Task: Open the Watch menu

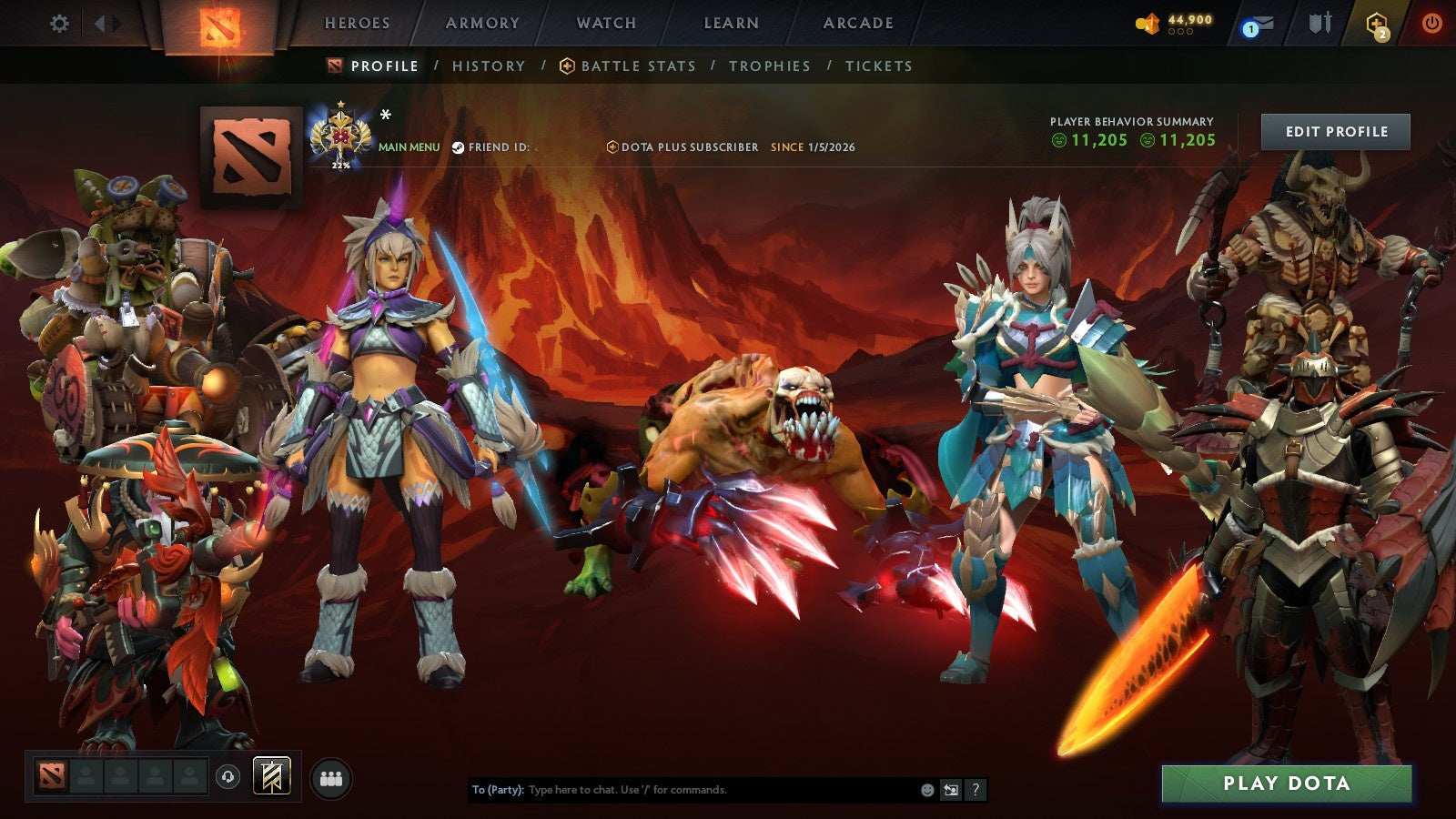Action: (x=606, y=23)
